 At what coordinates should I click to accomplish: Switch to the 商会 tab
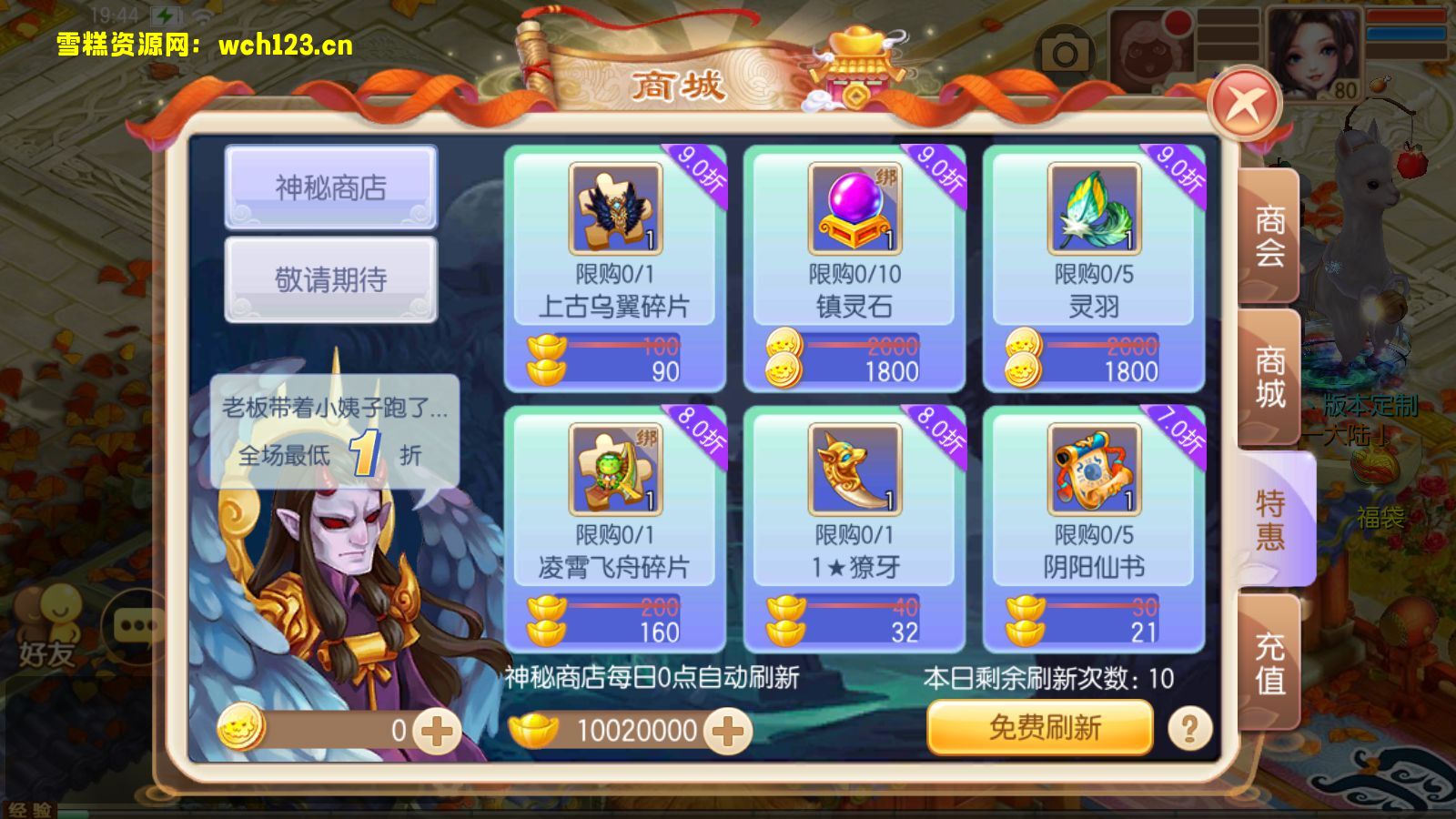tap(1269, 241)
